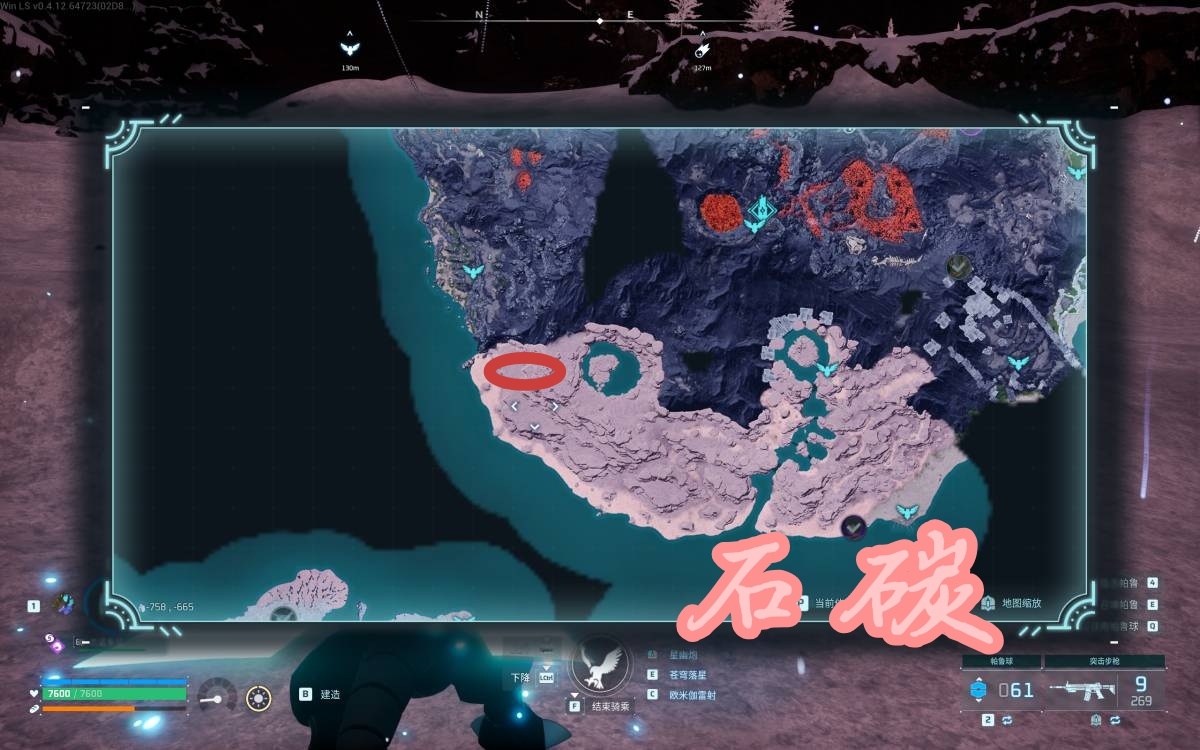Screen dimensions: 1200x750
Task: Pick the eagle marker on the southeast shoreline
Action: (907, 512)
